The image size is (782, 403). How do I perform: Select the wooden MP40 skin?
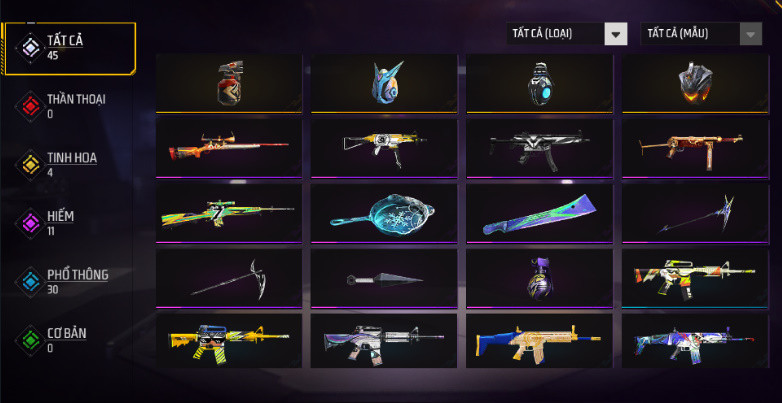[695, 147]
